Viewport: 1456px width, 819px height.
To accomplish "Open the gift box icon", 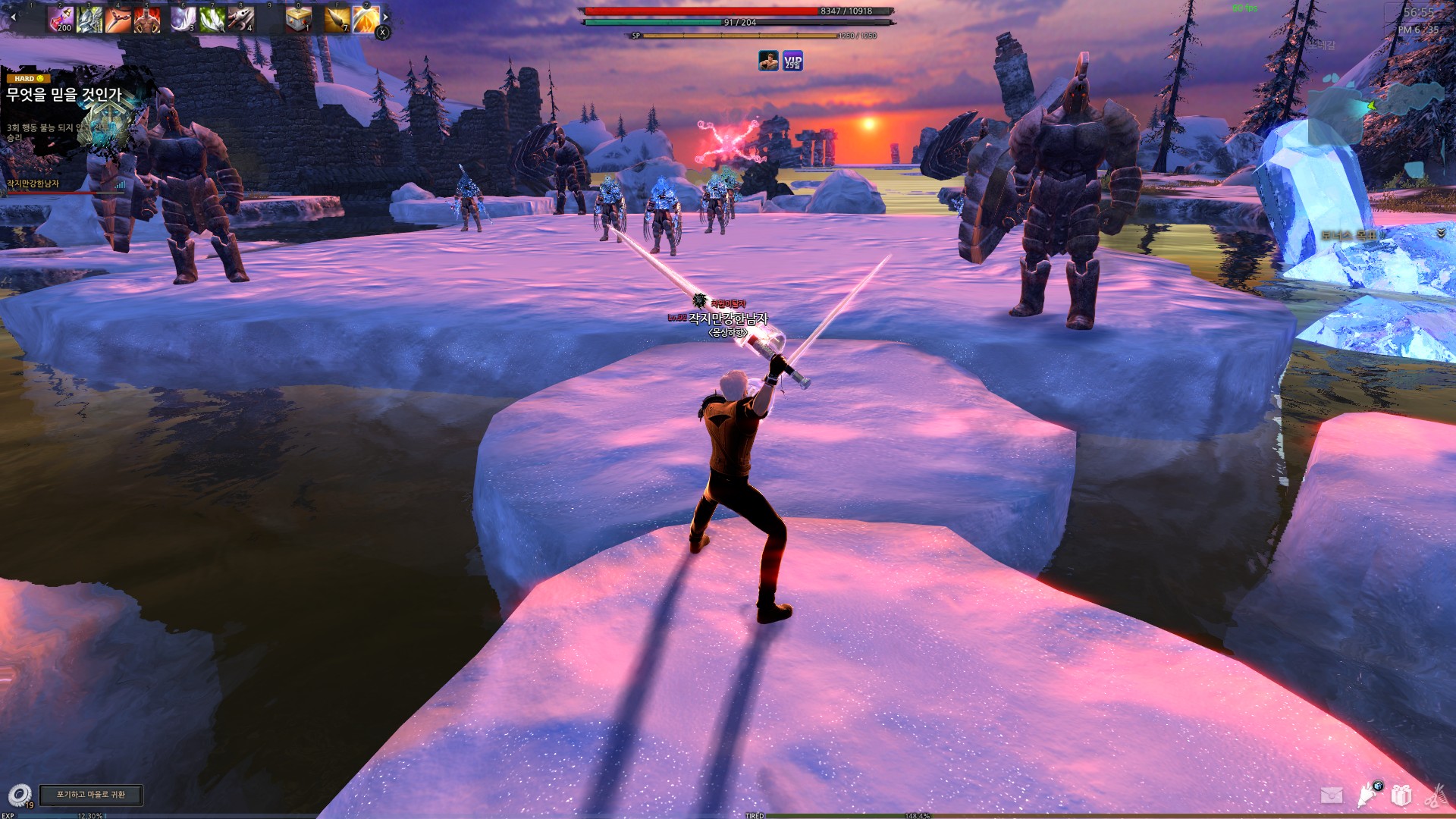I will pos(1401,795).
